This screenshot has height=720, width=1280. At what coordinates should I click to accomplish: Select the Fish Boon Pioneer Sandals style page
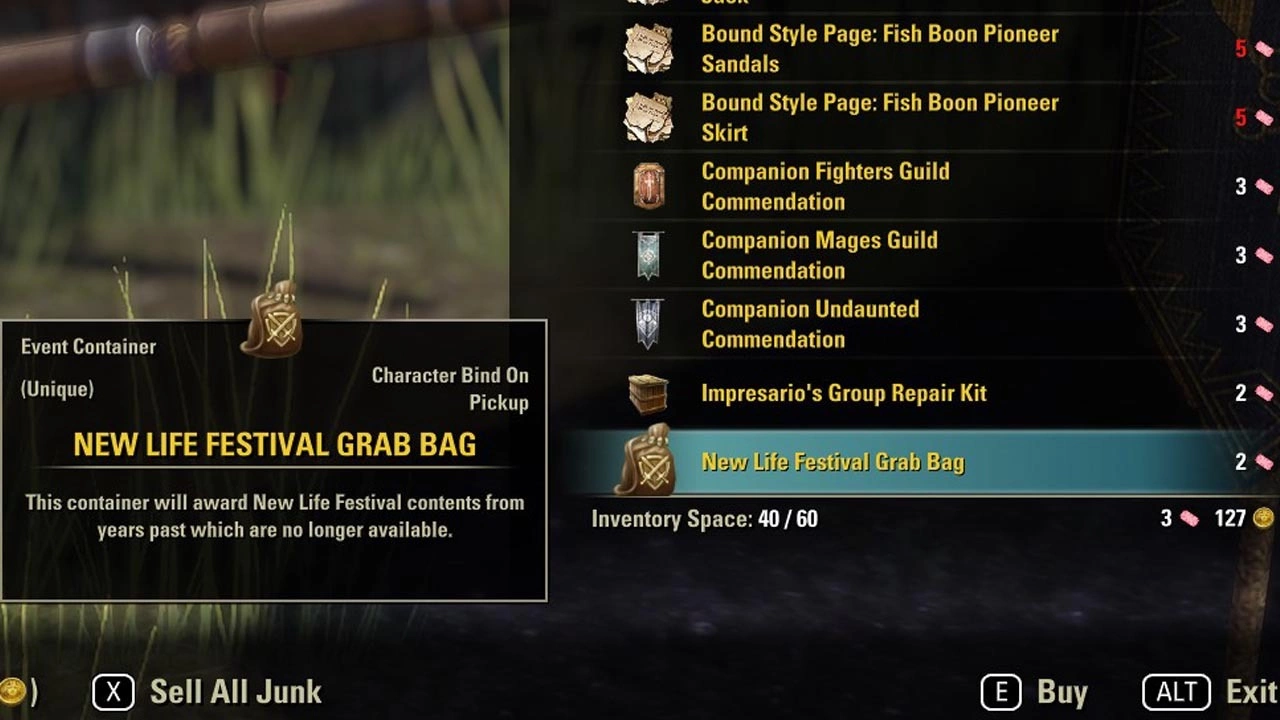(879, 49)
